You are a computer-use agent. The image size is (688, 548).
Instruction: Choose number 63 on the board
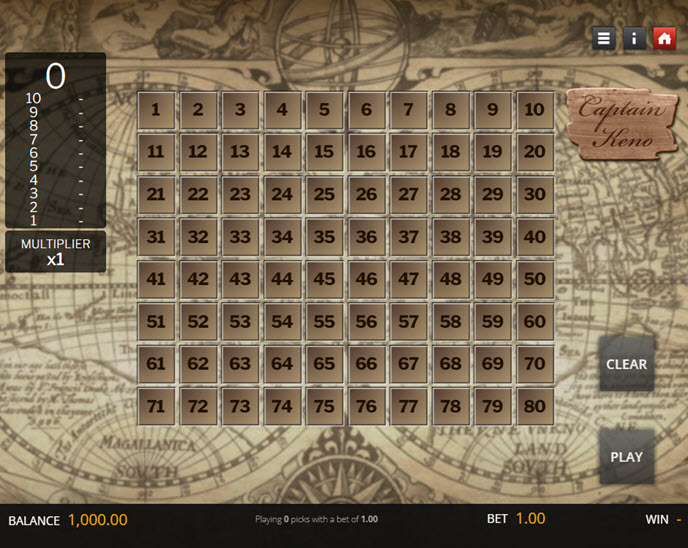[240, 364]
